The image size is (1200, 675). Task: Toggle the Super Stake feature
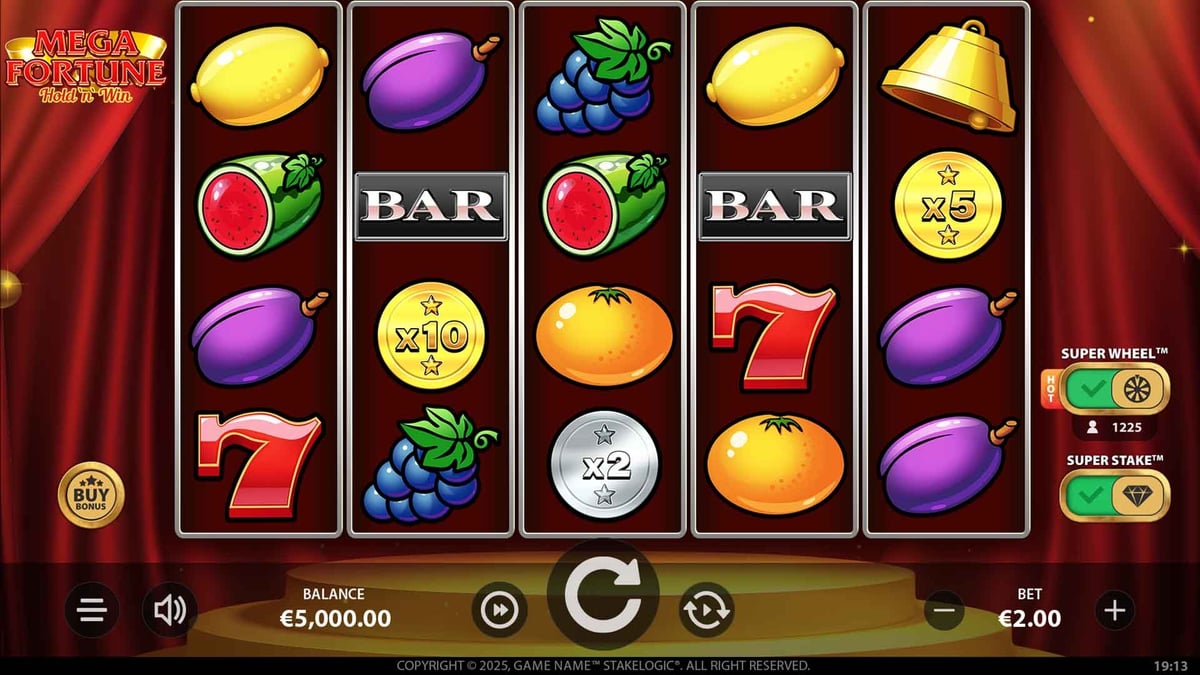(1114, 495)
